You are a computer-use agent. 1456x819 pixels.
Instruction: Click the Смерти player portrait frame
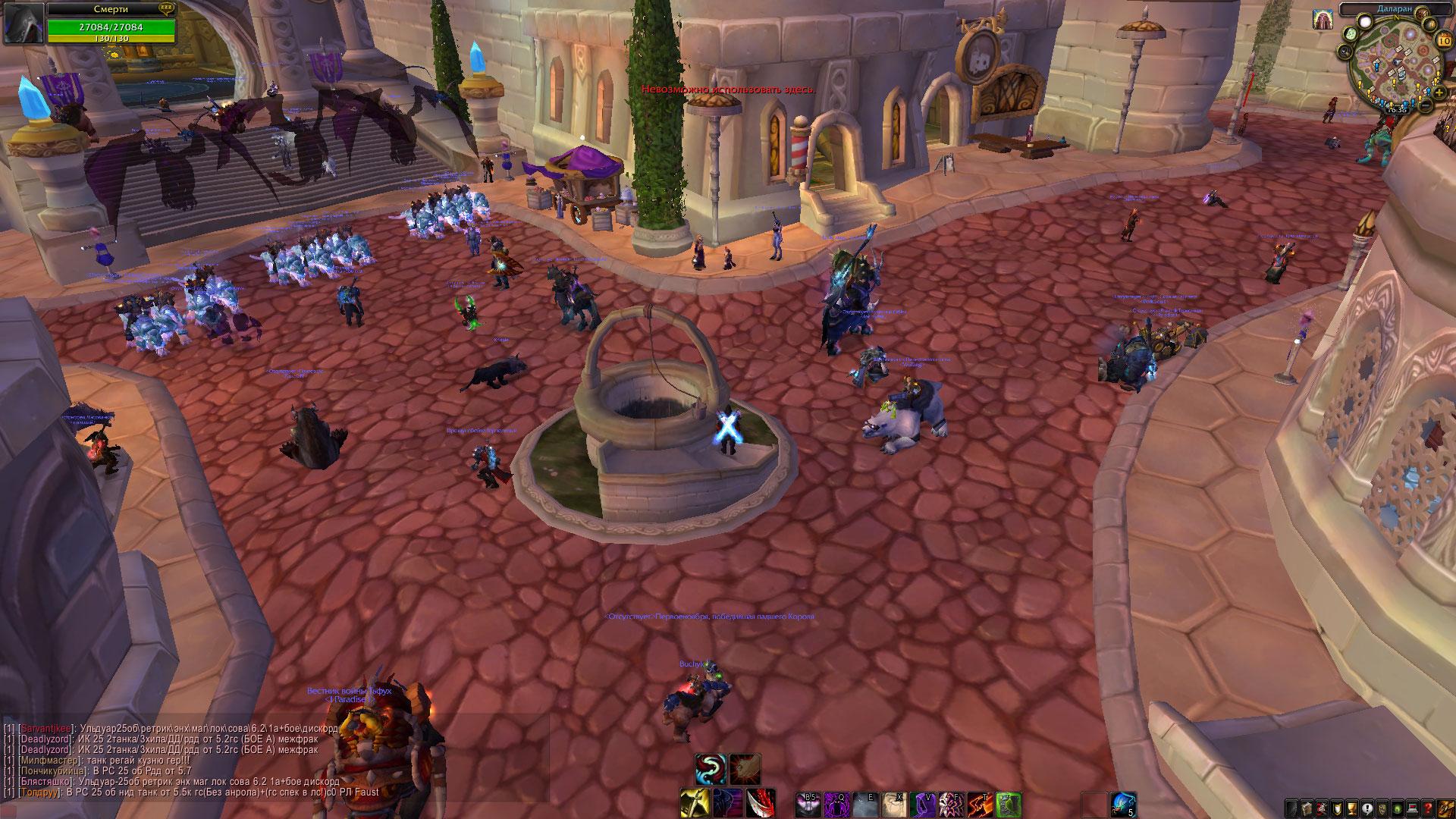(x=23, y=23)
